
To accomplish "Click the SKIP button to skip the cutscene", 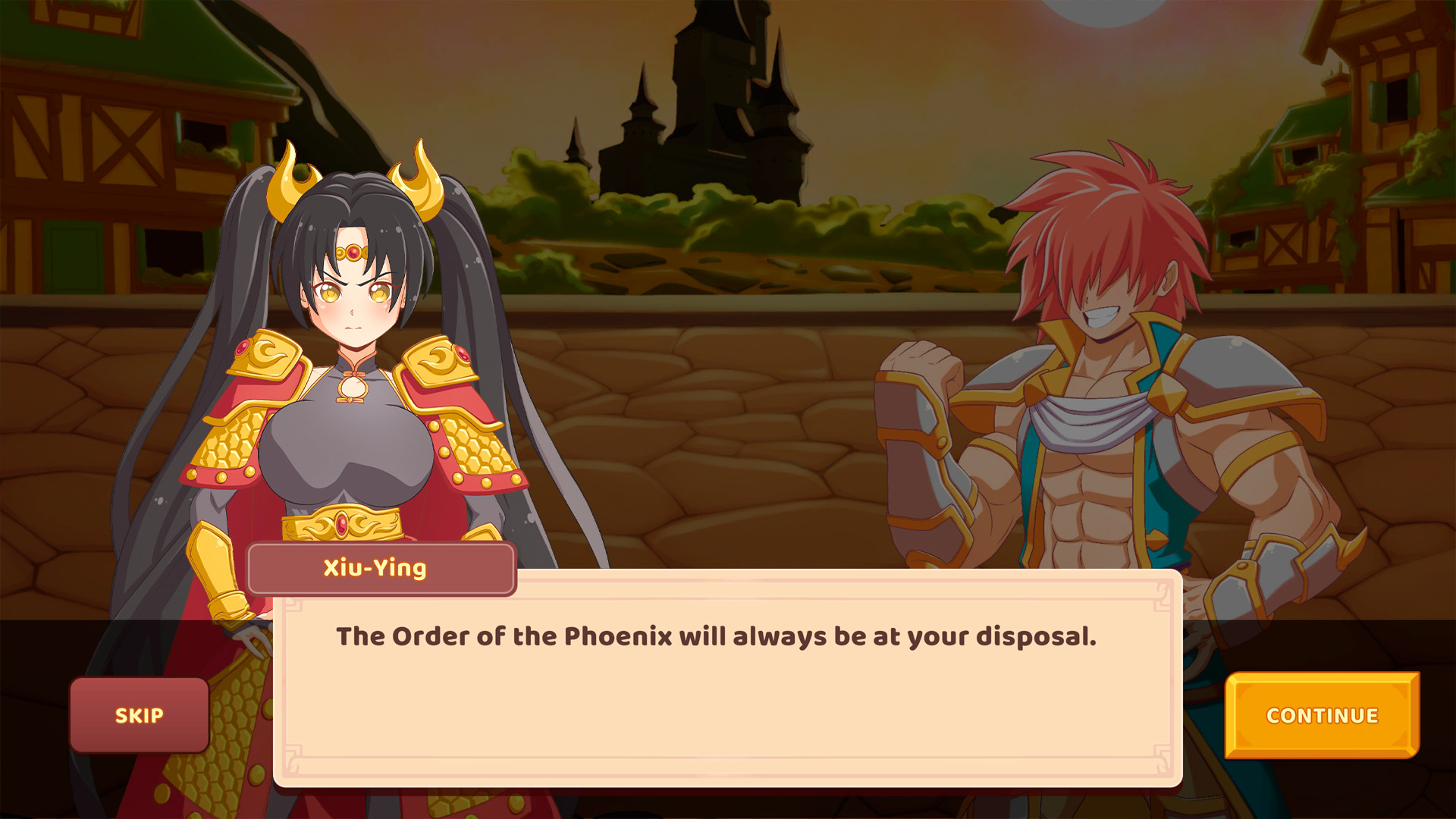I will pyautogui.click(x=139, y=714).
